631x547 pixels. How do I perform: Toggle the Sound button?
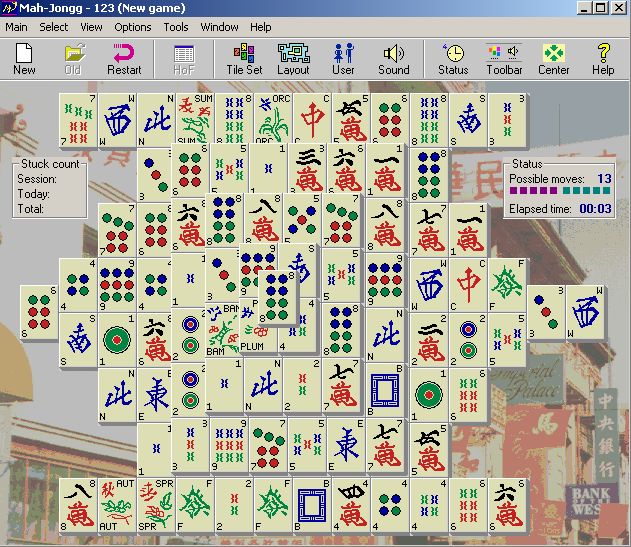[x=393, y=59]
